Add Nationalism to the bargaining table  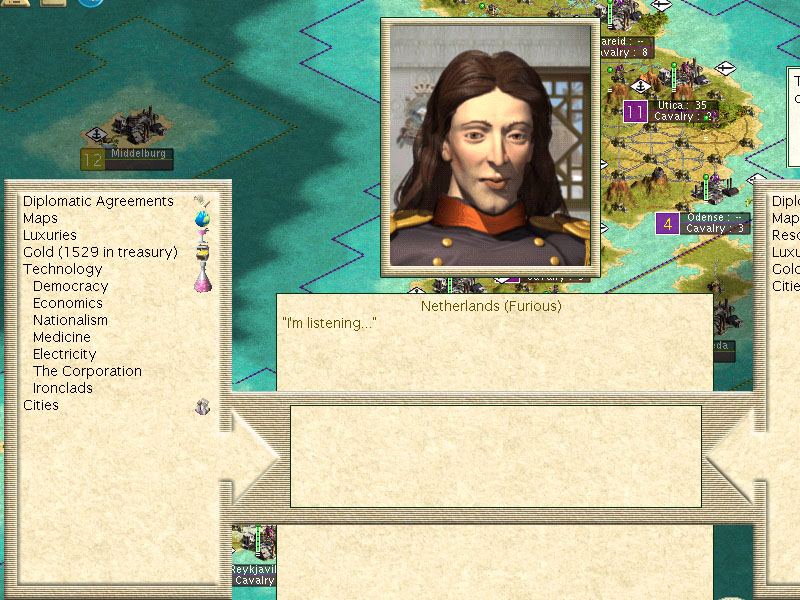(x=70, y=320)
